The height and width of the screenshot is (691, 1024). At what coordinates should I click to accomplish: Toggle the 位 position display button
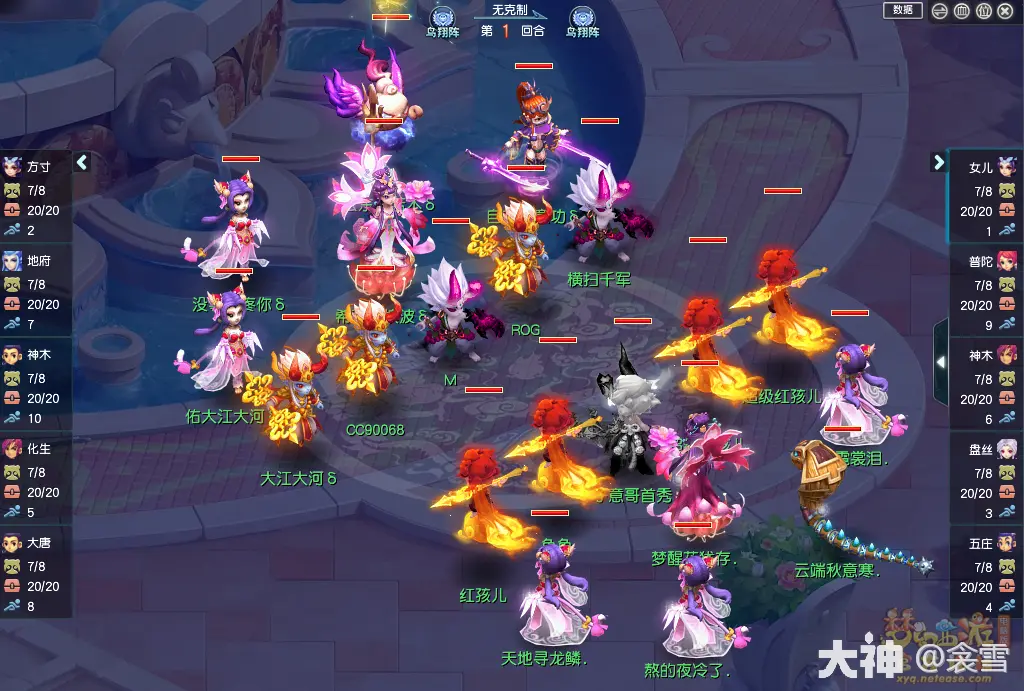click(983, 11)
